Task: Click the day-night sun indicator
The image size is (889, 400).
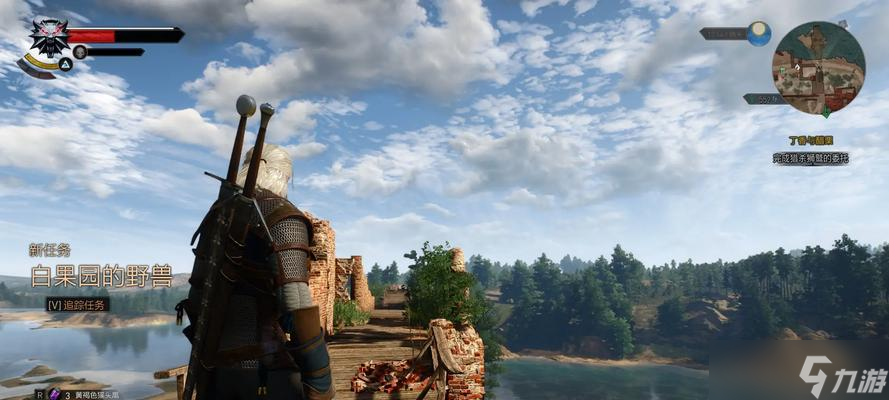Action: point(759,33)
